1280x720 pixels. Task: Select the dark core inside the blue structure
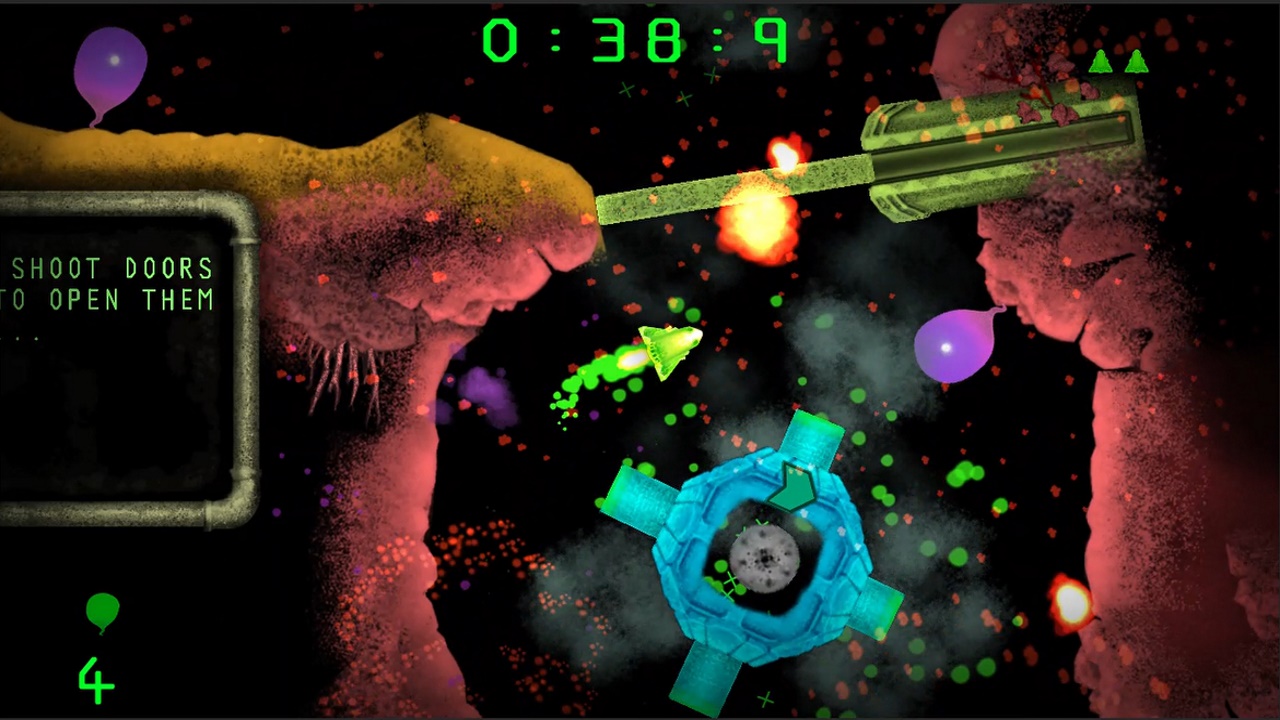tap(763, 560)
